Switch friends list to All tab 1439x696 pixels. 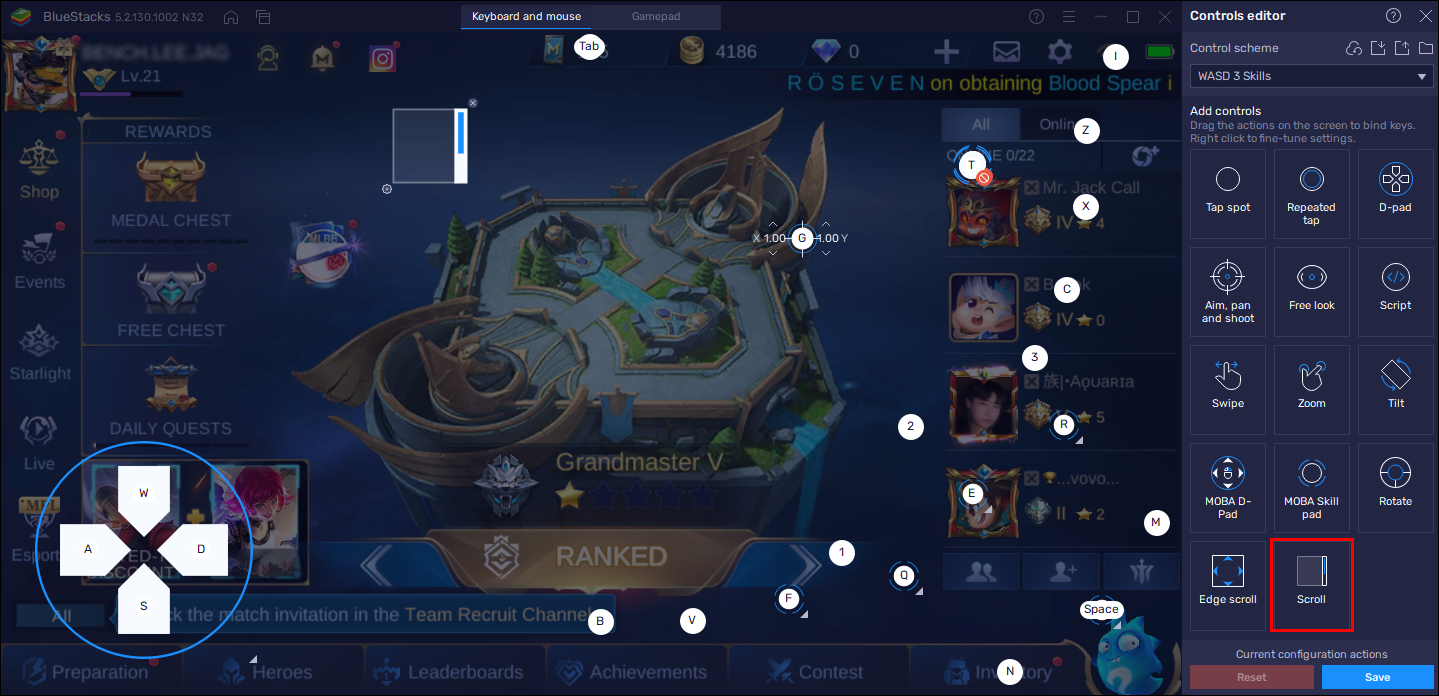(x=980, y=125)
